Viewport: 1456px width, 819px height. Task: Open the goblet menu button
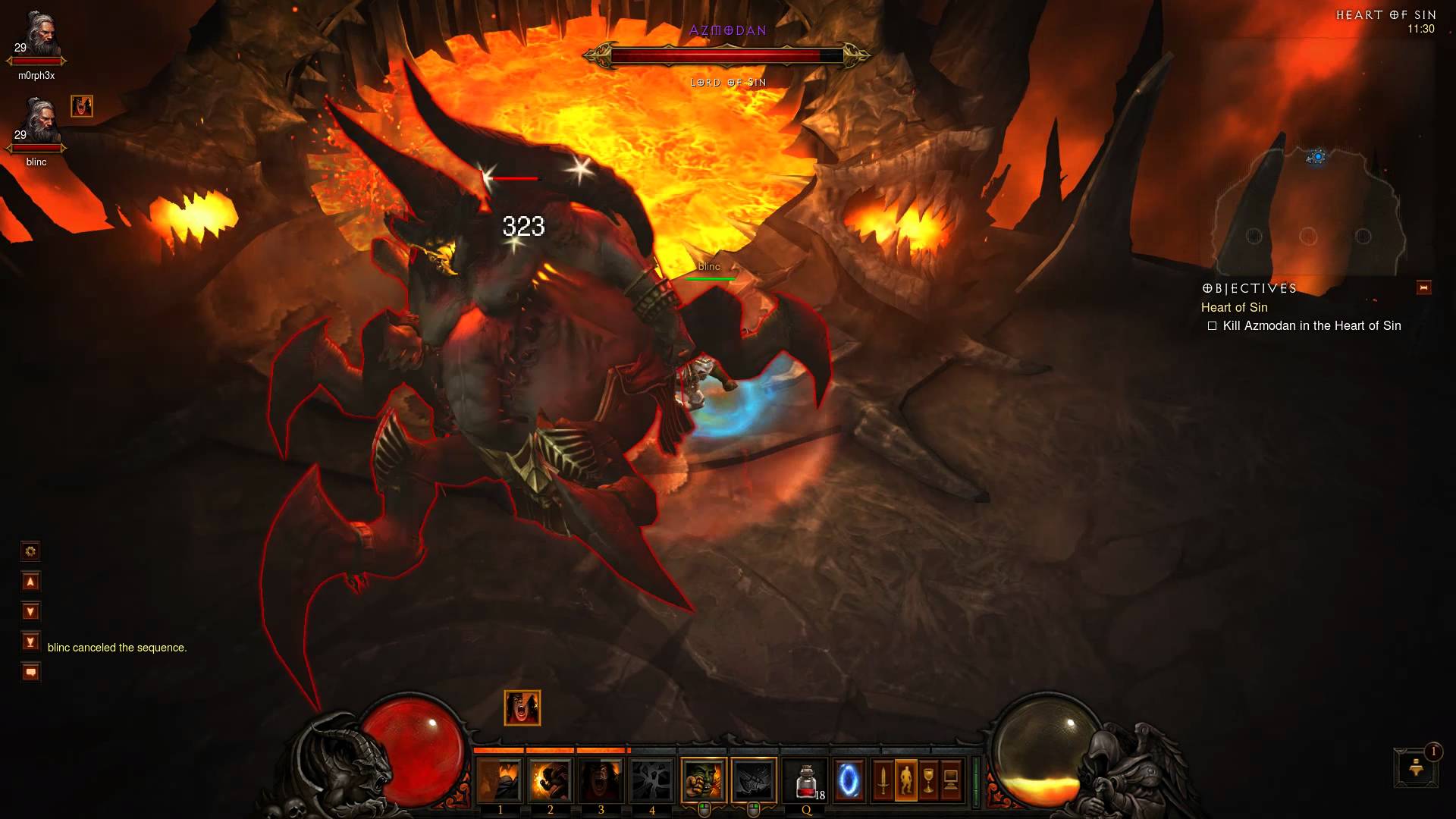[x=928, y=780]
